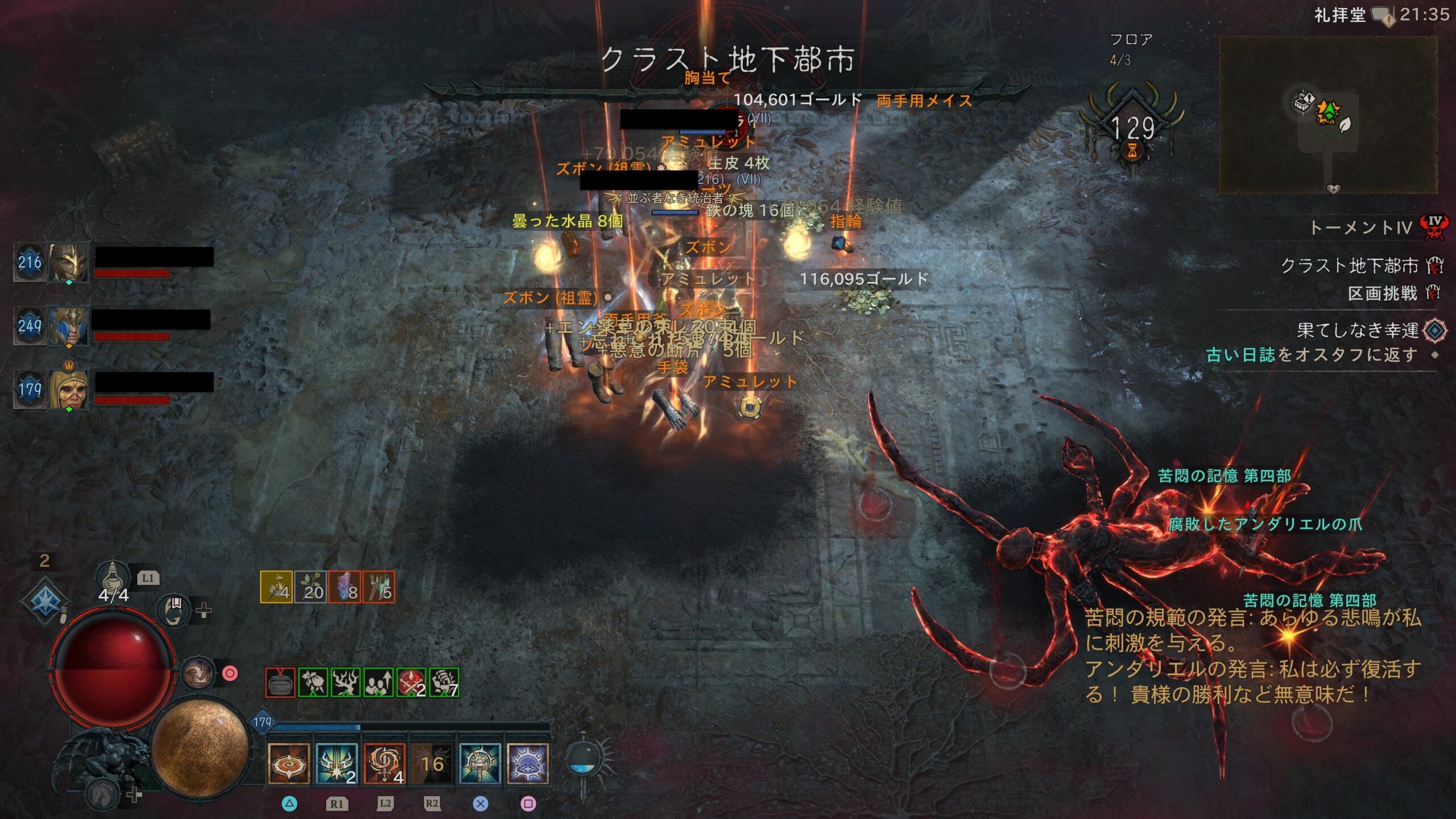Pick up the 指輪 loot label
The width and height of the screenshot is (1456, 819).
[x=845, y=221]
